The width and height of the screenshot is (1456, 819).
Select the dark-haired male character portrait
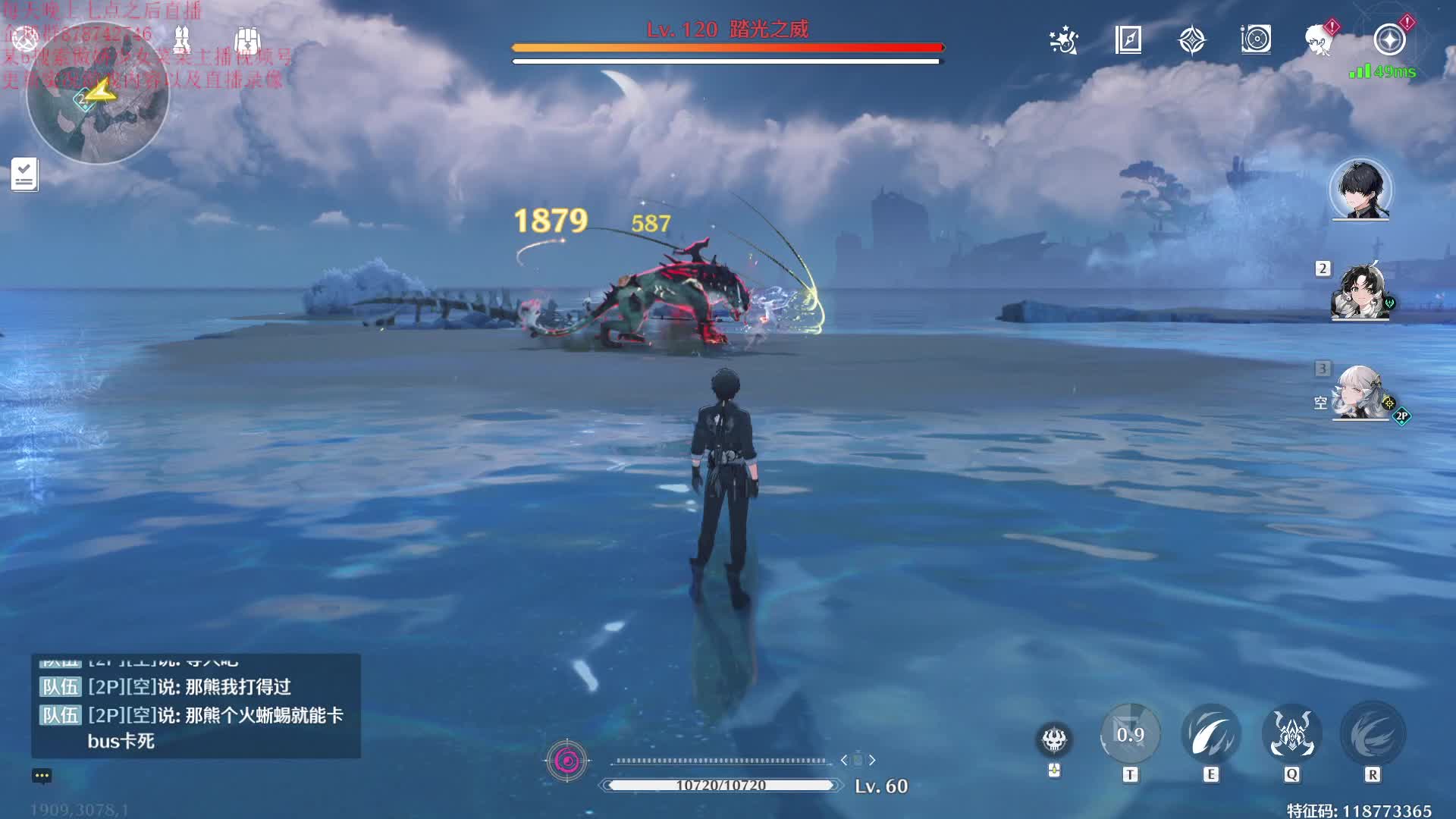(1360, 190)
